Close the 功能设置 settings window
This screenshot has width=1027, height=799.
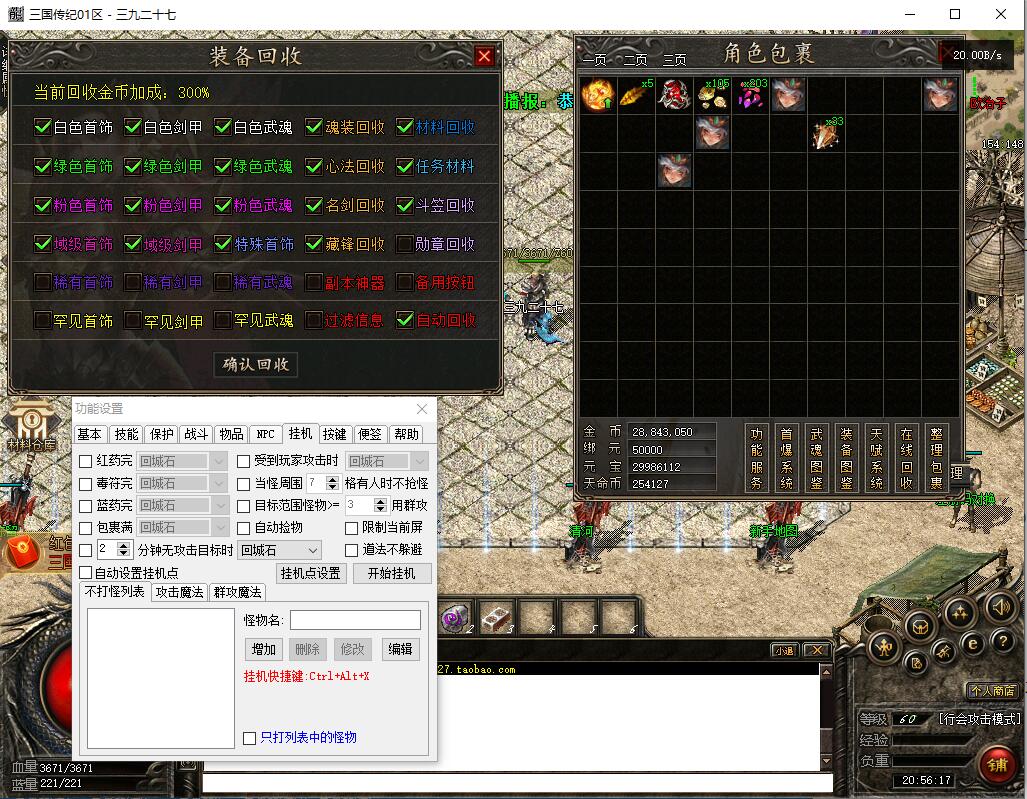[422, 409]
